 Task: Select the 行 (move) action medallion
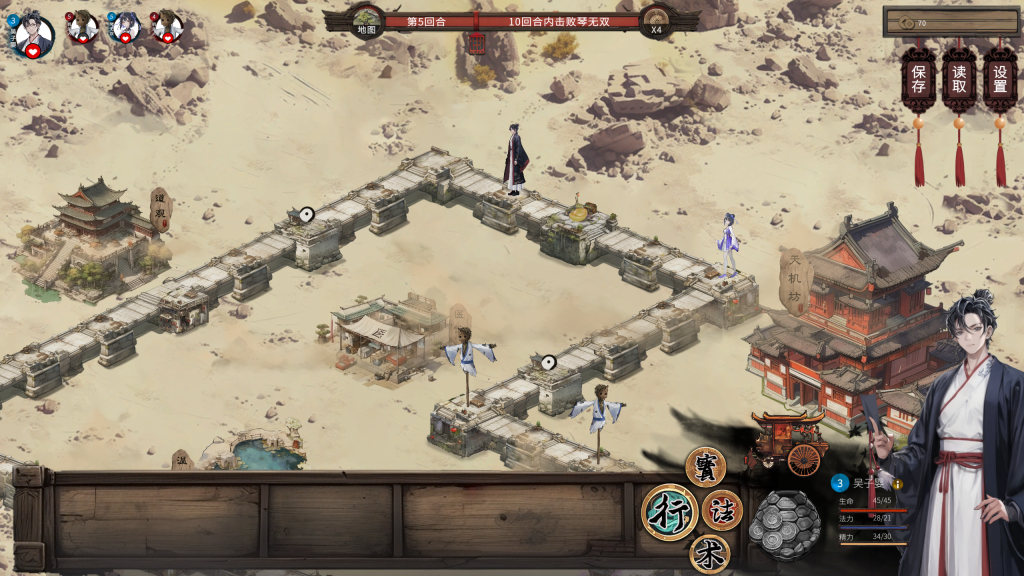[x=669, y=512]
